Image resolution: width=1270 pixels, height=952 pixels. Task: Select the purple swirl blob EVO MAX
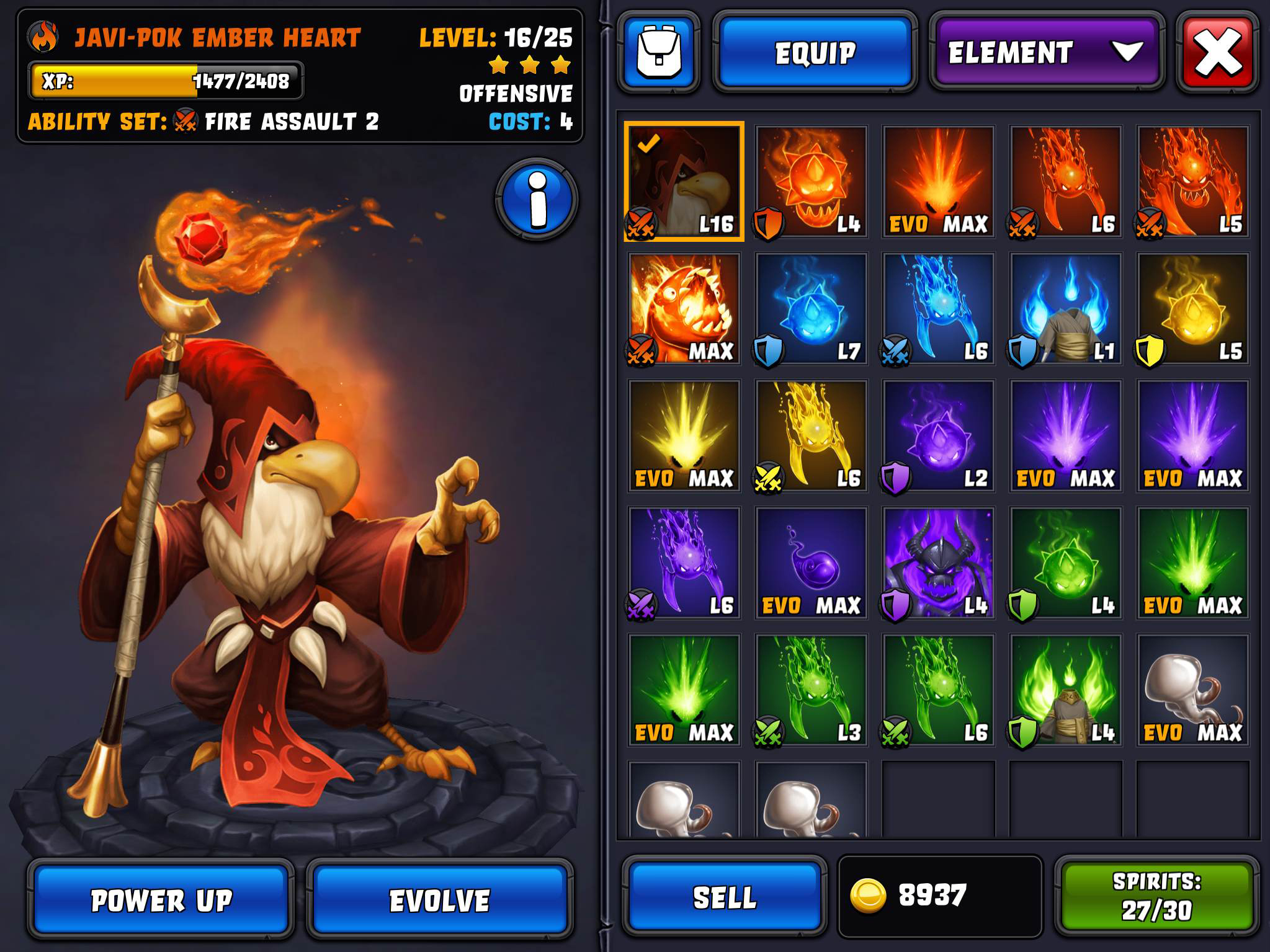tap(811, 563)
